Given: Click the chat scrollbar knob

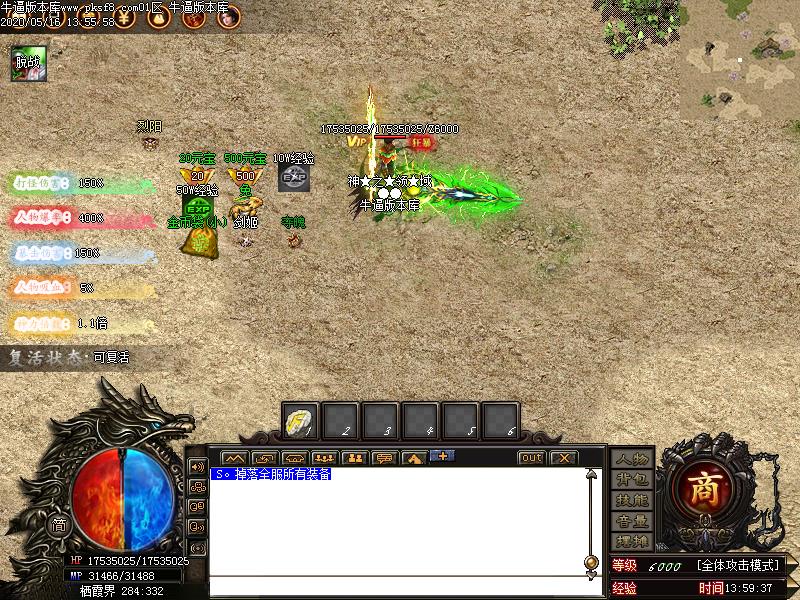Looking at the screenshot, I should click(592, 561).
